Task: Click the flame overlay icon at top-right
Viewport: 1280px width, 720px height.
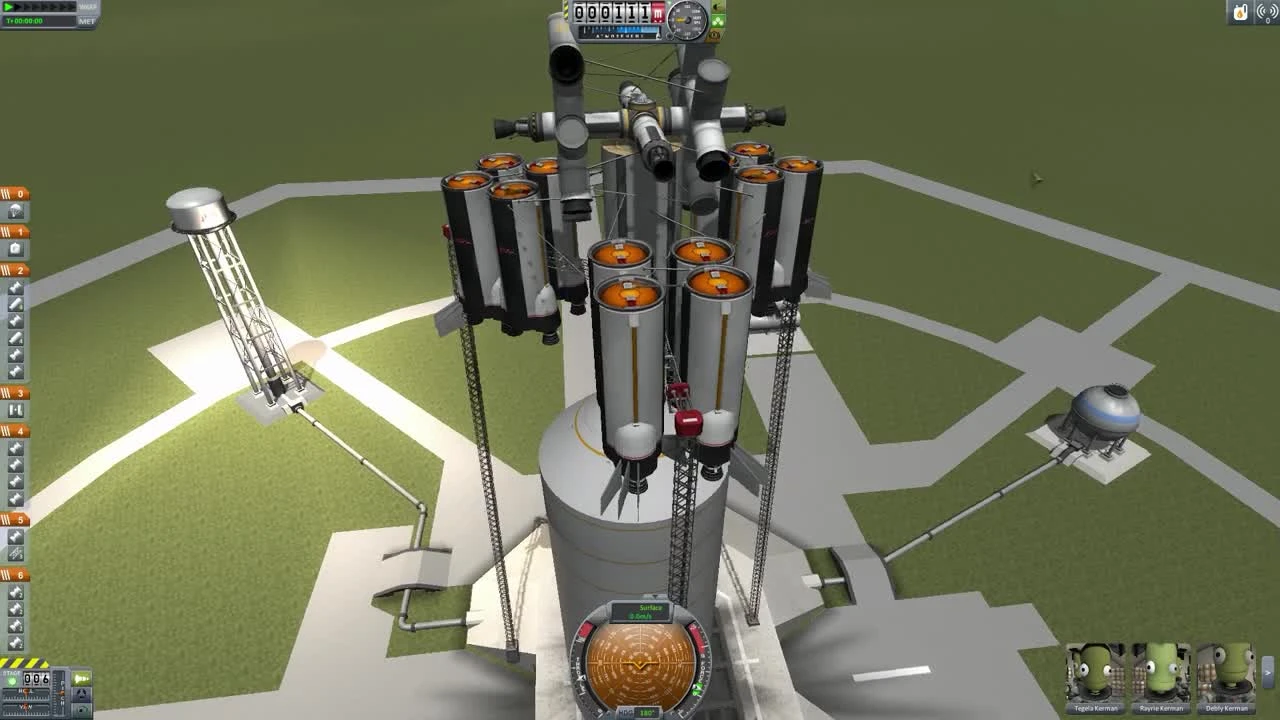Action: [x=1240, y=12]
